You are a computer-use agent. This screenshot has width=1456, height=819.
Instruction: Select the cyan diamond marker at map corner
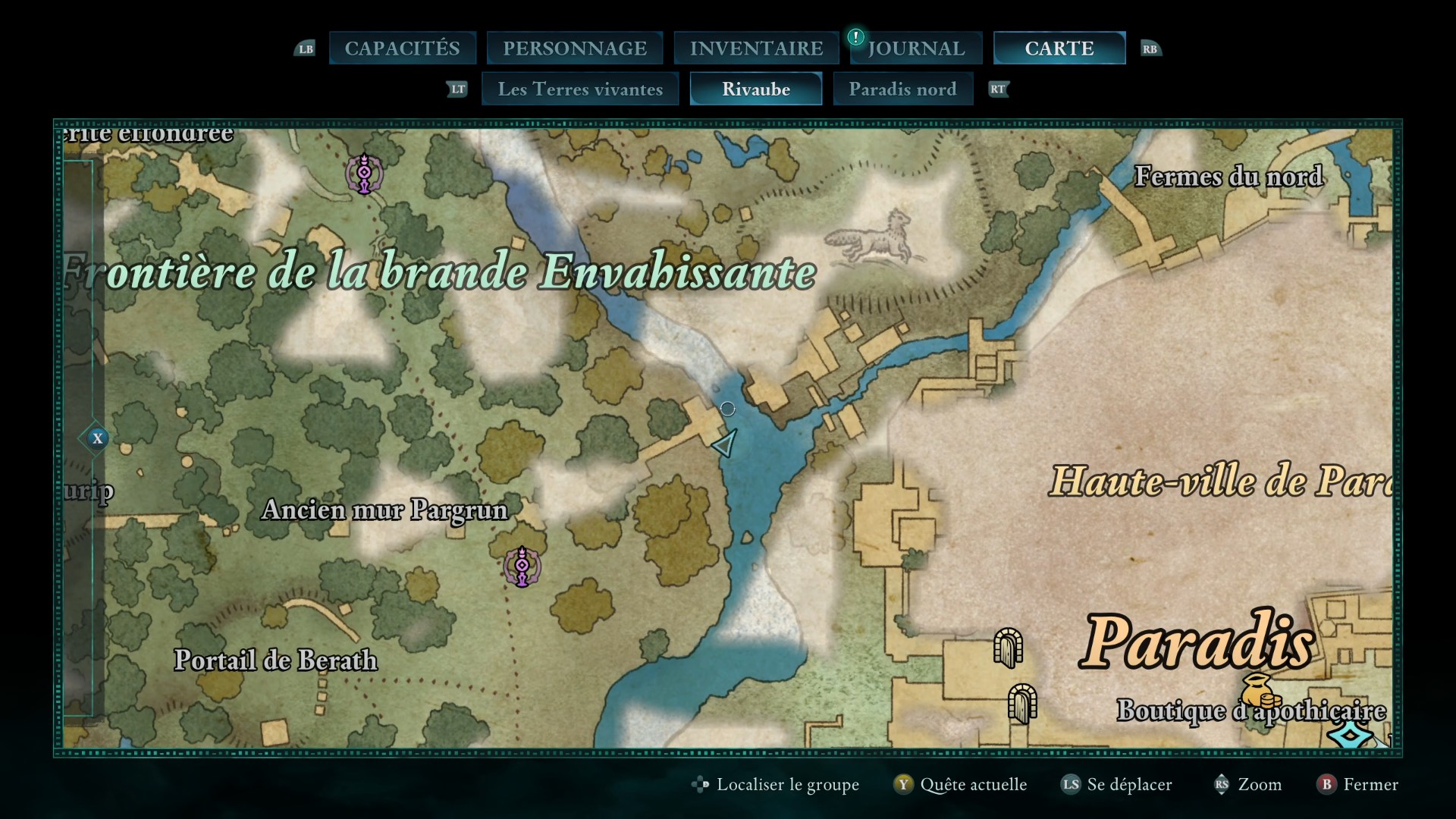coord(1351,736)
